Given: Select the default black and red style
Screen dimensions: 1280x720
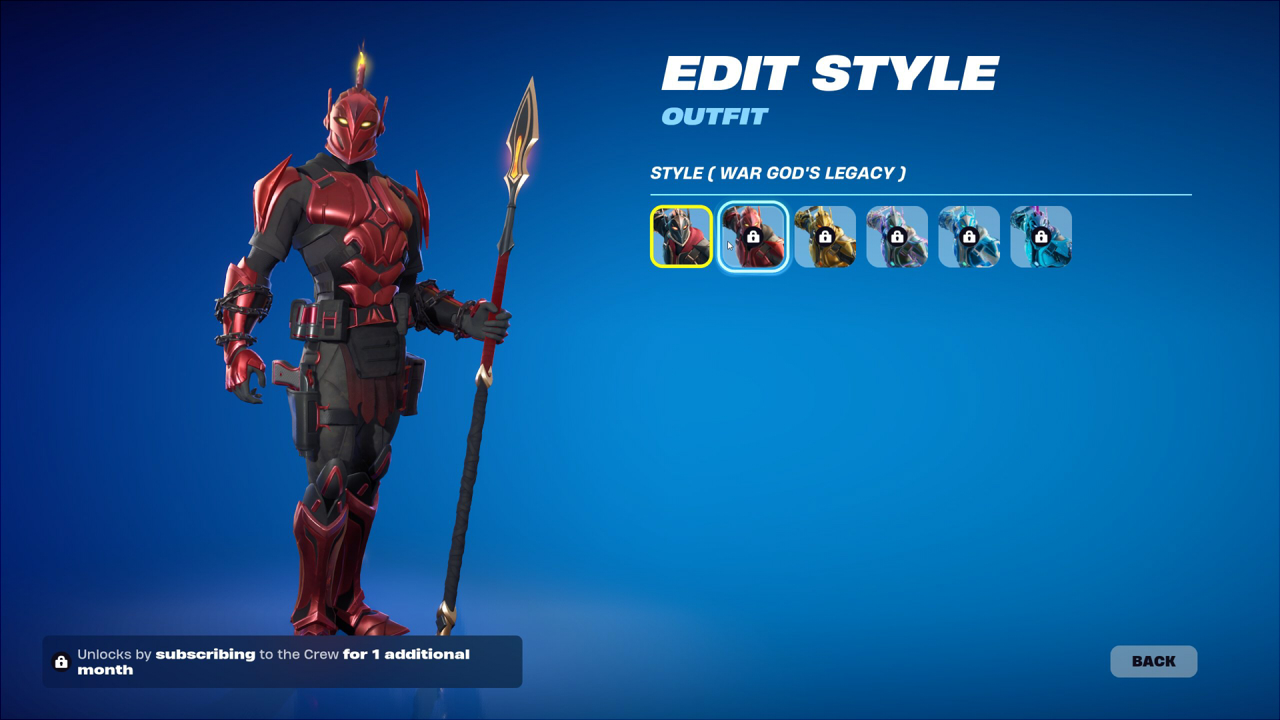Looking at the screenshot, I should [x=681, y=237].
